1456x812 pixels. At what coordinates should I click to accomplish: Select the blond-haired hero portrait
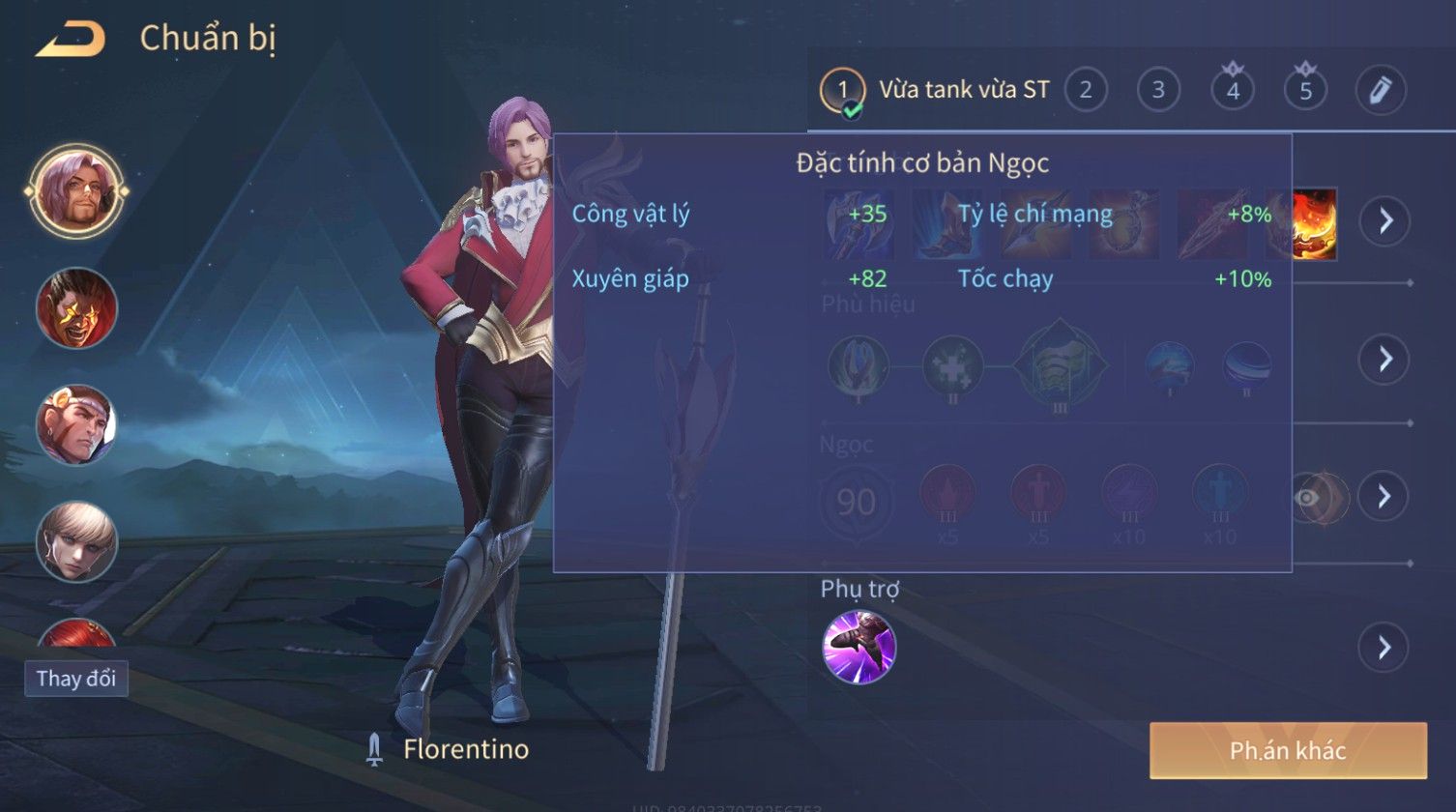tap(76, 541)
